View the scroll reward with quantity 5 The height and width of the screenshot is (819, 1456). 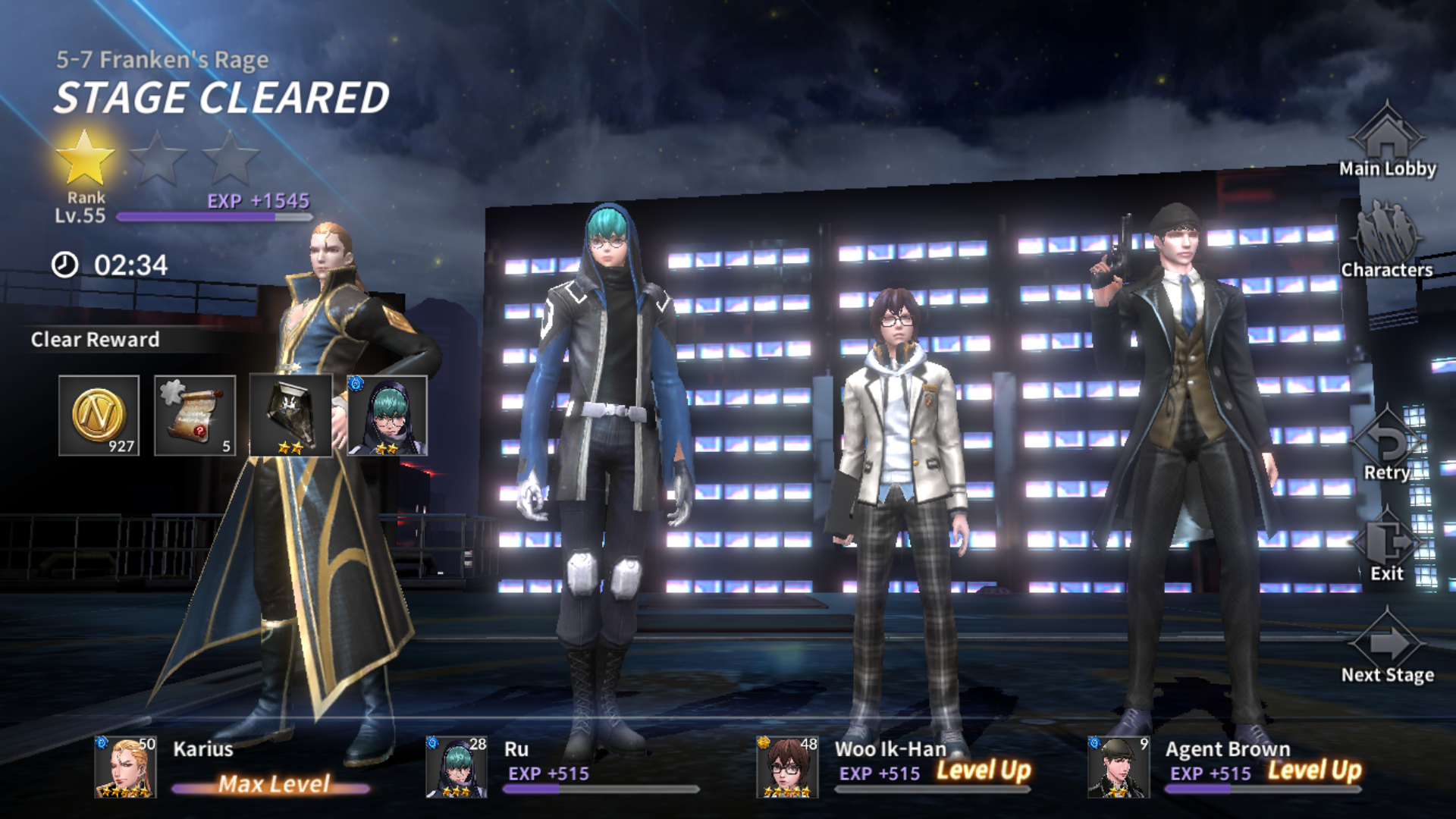coord(195,417)
